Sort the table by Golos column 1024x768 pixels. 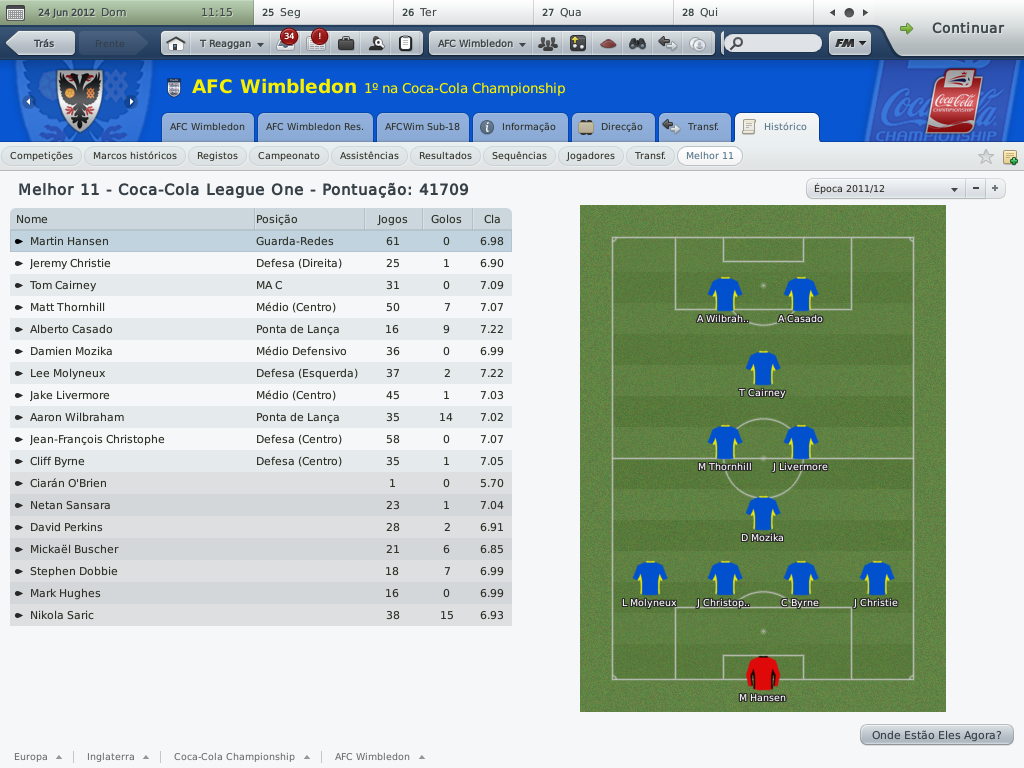coord(446,219)
